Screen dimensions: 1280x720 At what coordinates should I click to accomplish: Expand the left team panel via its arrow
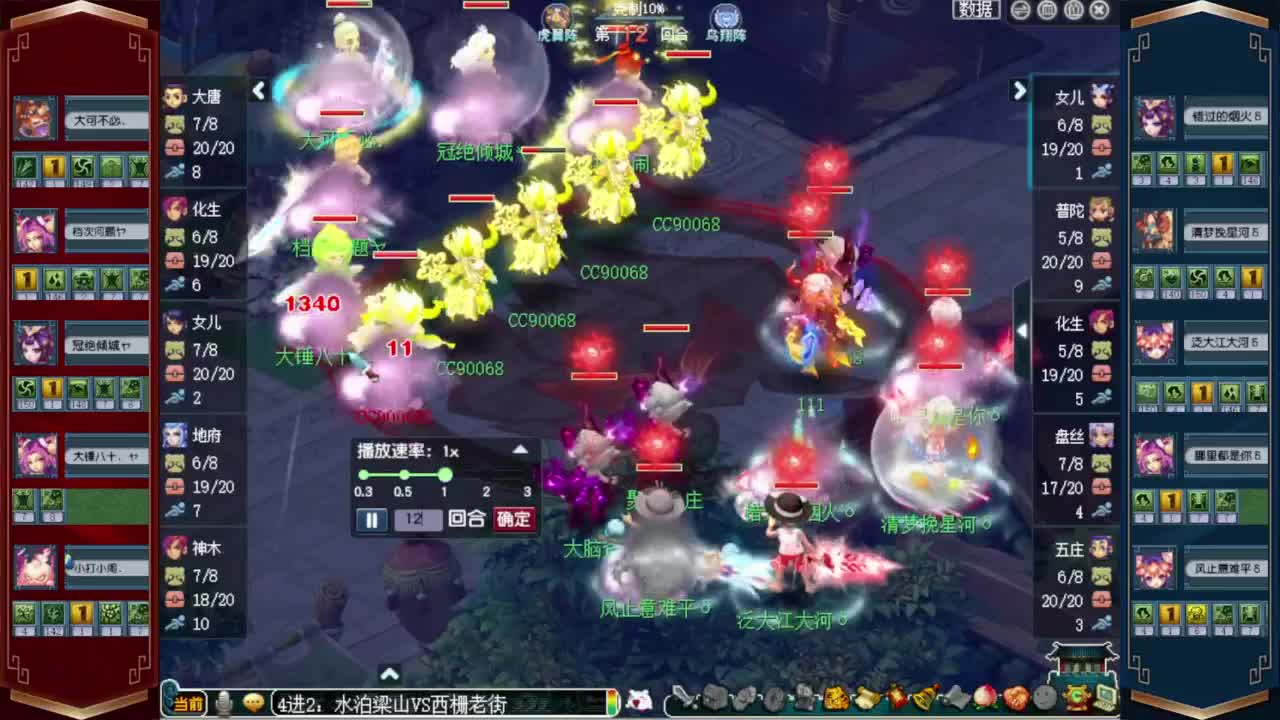[x=258, y=91]
